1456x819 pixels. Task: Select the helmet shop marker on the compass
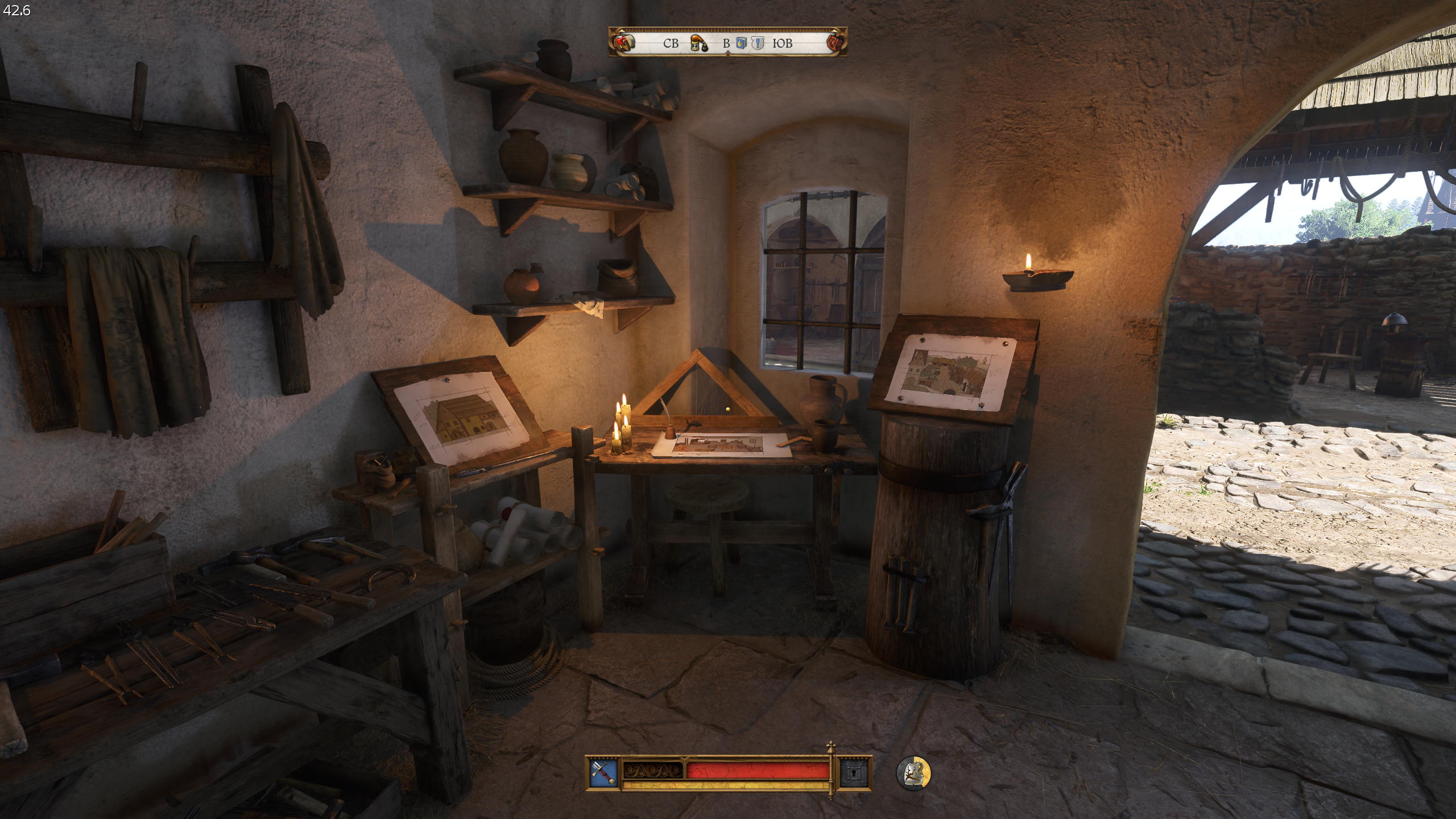[624, 42]
